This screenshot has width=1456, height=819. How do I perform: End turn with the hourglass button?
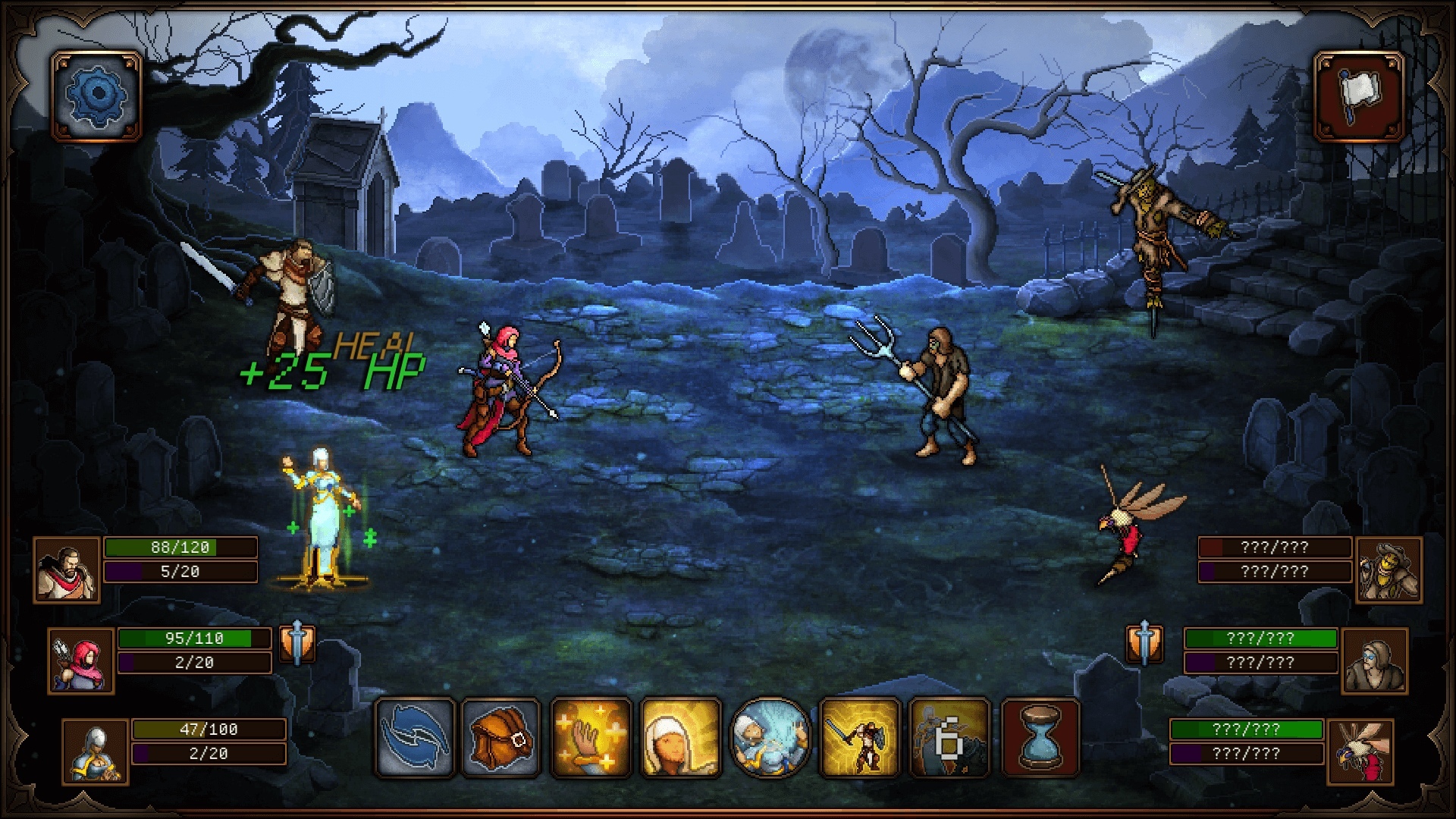tap(1040, 738)
